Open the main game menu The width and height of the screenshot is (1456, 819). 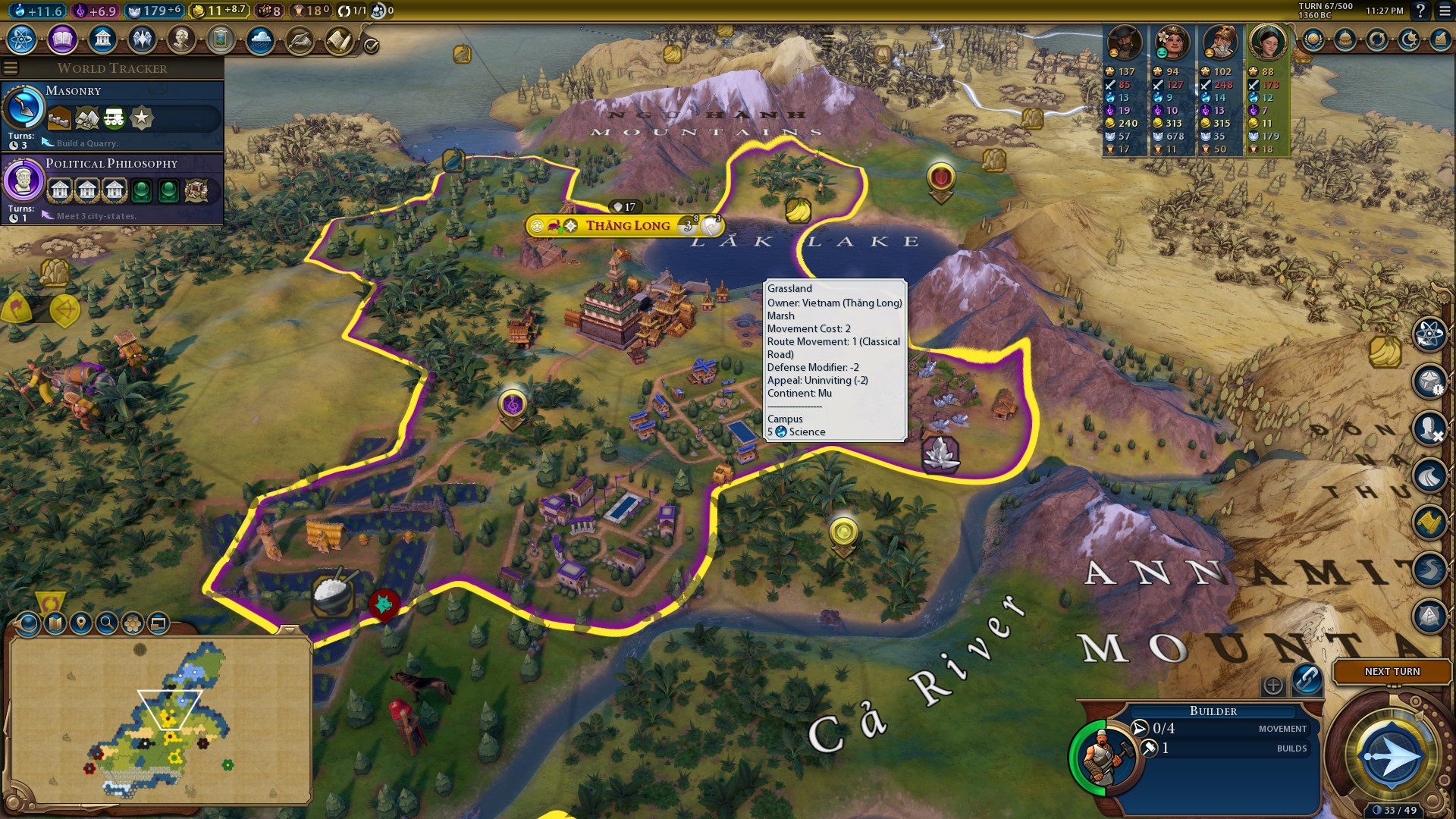[x=1443, y=11]
